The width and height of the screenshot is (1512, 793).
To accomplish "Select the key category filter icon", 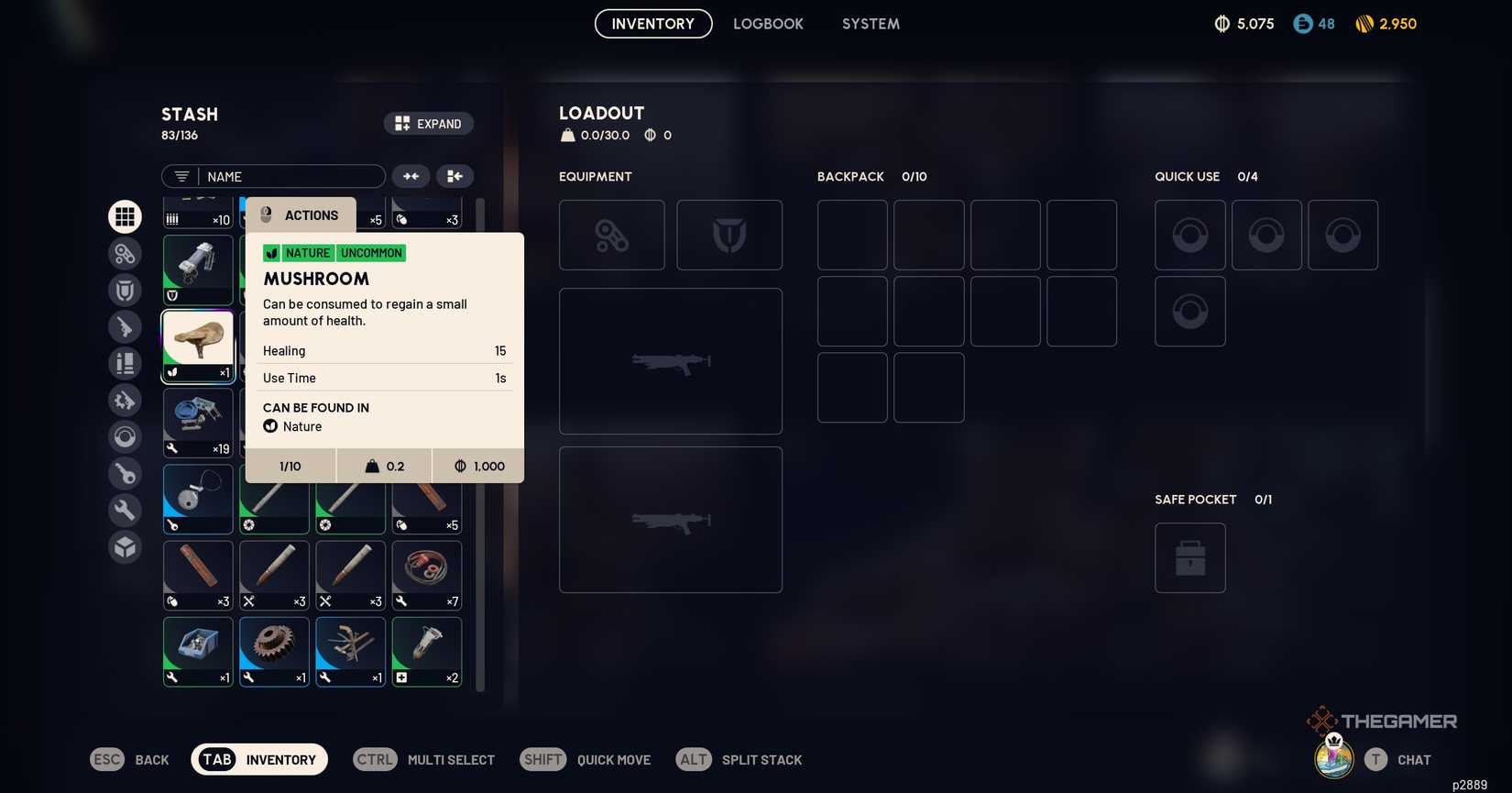I will (125, 473).
